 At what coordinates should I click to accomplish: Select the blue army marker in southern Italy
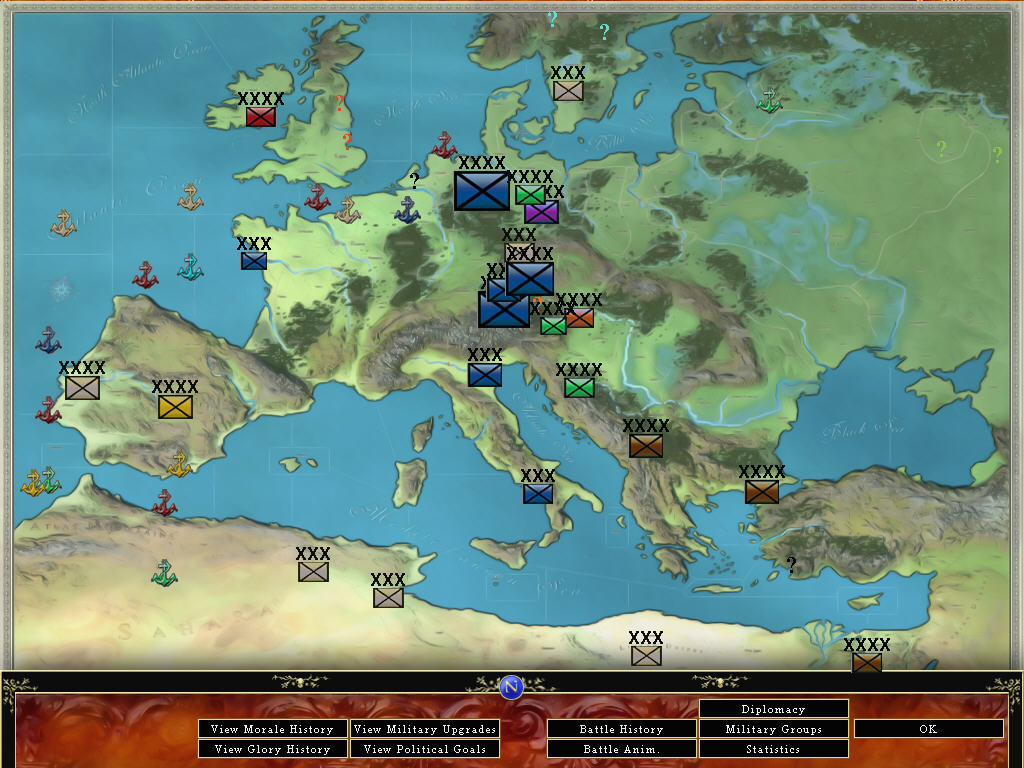click(x=538, y=493)
